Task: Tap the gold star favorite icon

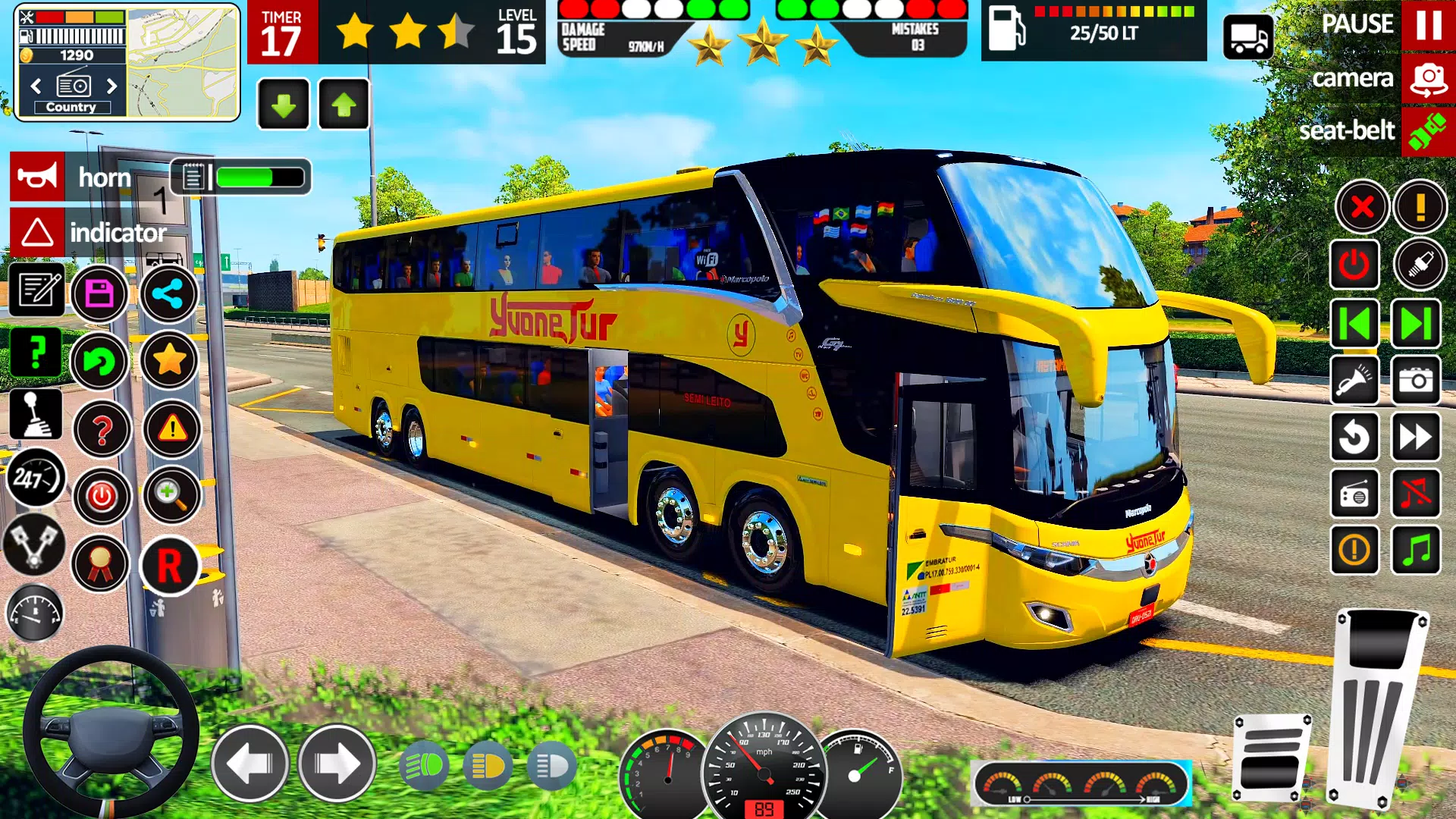Action: (x=169, y=360)
